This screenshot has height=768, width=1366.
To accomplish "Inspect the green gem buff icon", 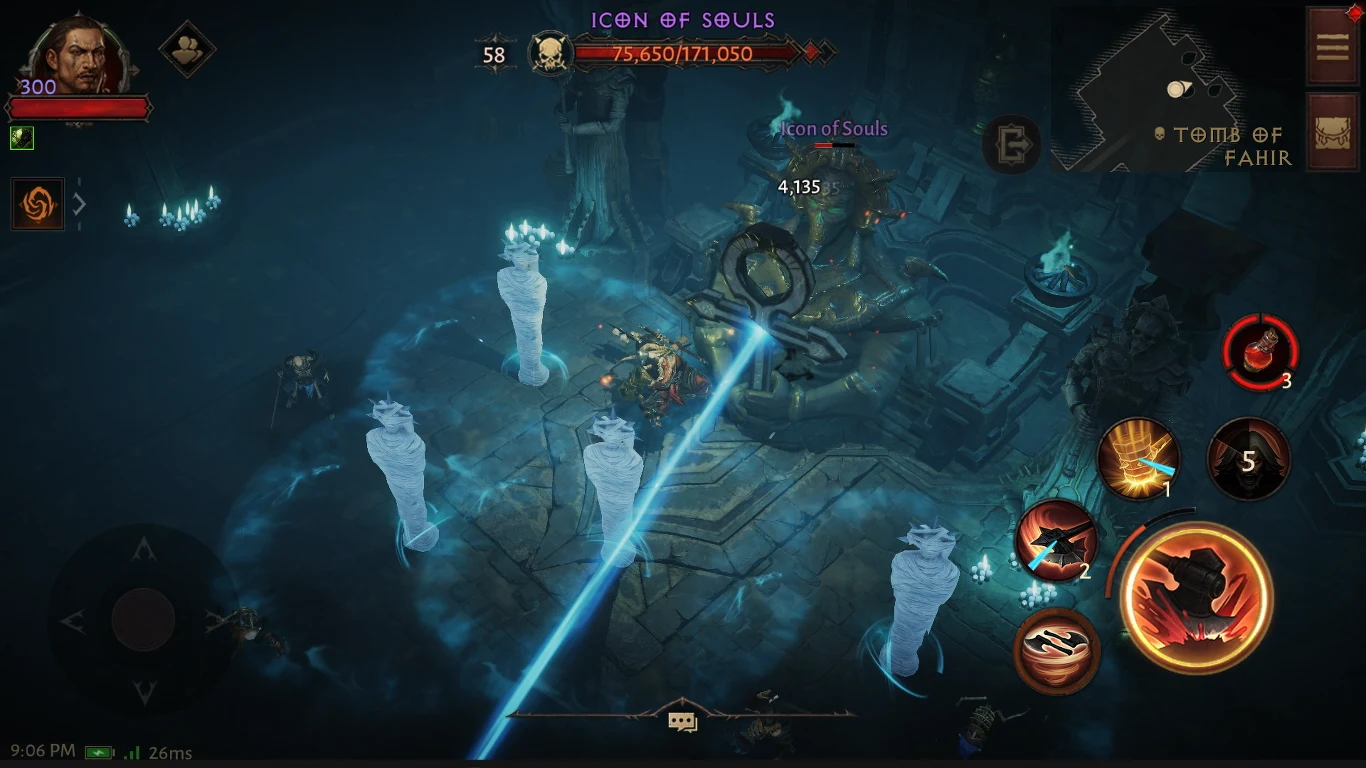I will pyautogui.click(x=22, y=138).
